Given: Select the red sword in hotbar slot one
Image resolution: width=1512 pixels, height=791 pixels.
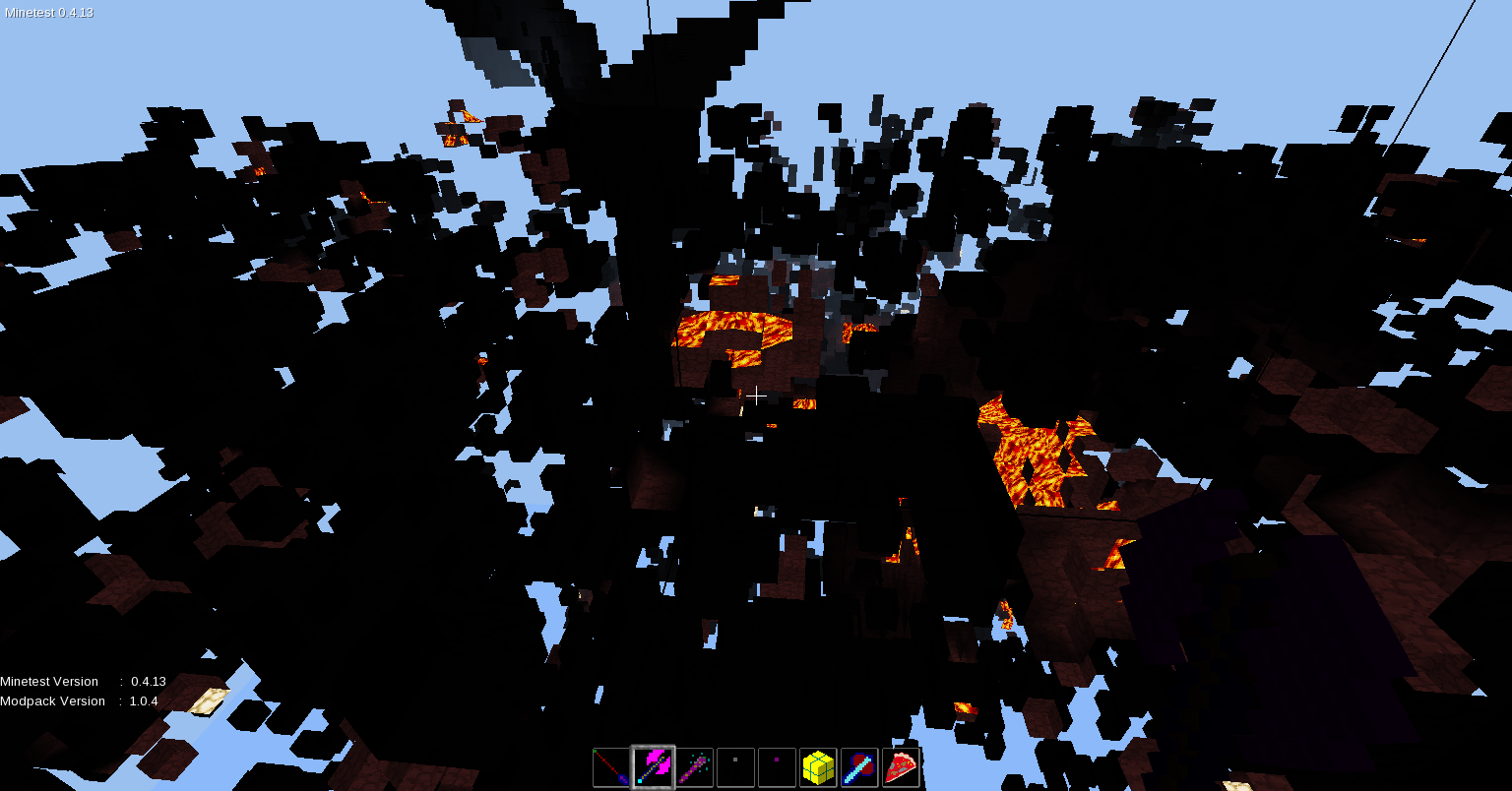Looking at the screenshot, I should click(x=610, y=766).
